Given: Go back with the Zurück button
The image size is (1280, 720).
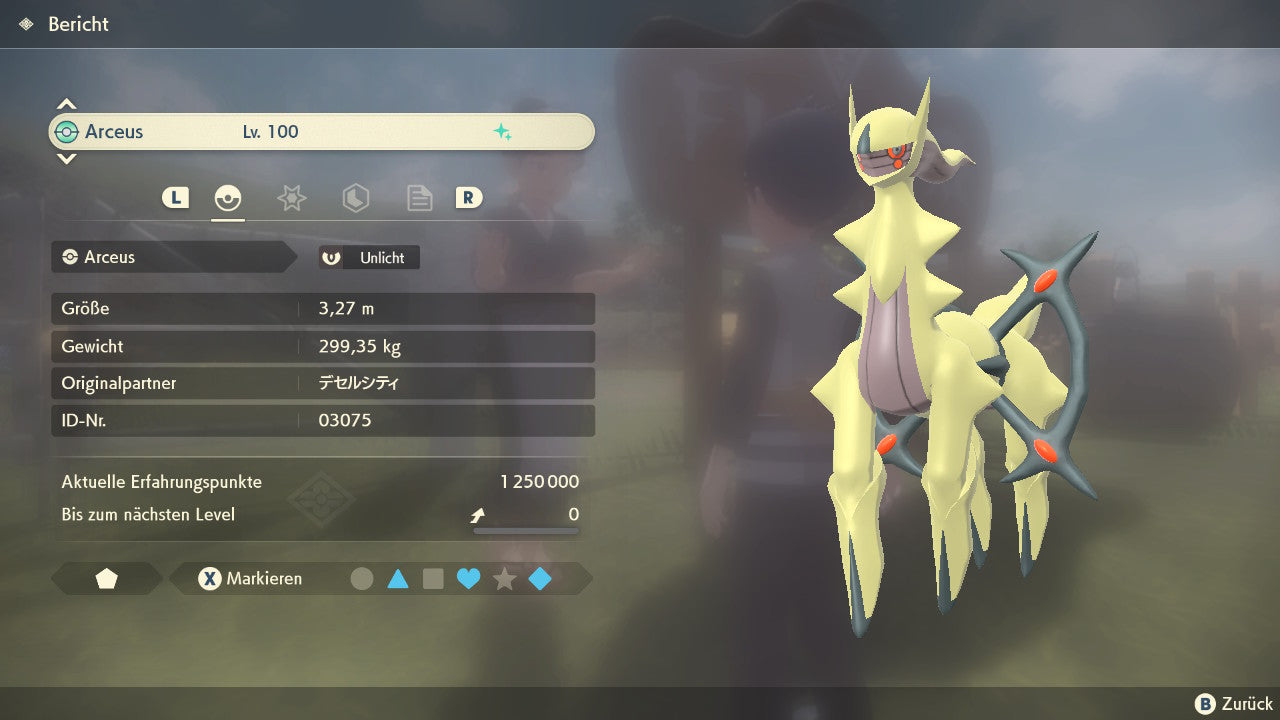Looking at the screenshot, I should tap(1234, 704).
